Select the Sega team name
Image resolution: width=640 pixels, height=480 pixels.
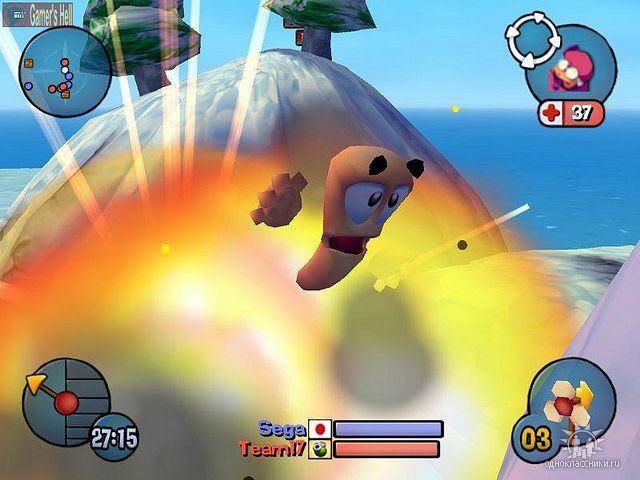[281, 429]
